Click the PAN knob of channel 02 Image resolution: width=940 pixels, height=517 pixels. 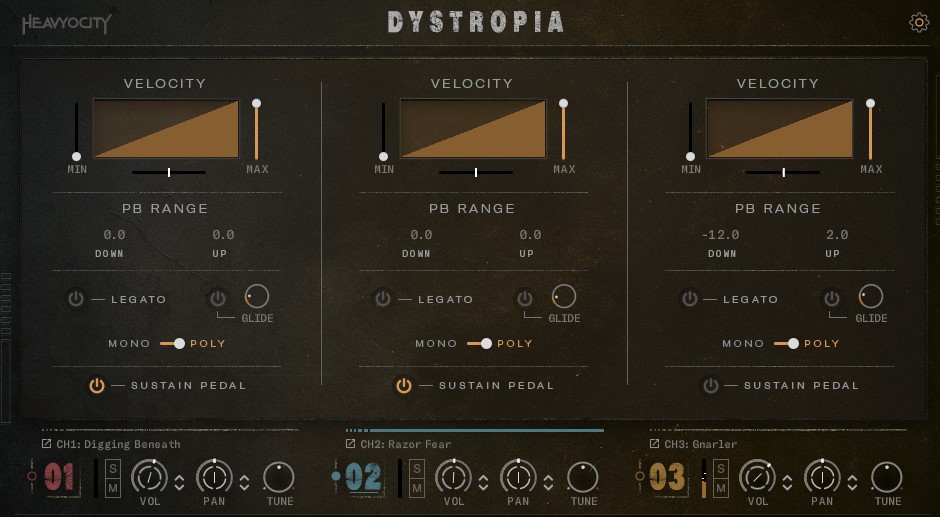[518, 477]
